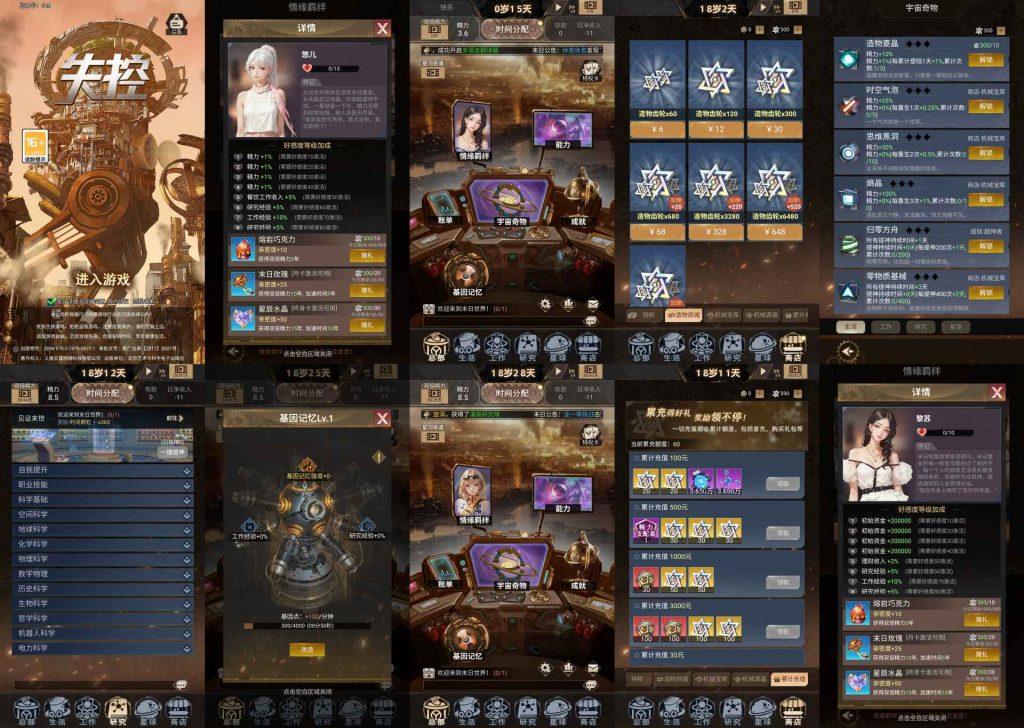This screenshot has width=1024, height=728.
Task: Gift 星辰水晶 to 黎苏
Action: pyautogui.click(x=981, y=689)
